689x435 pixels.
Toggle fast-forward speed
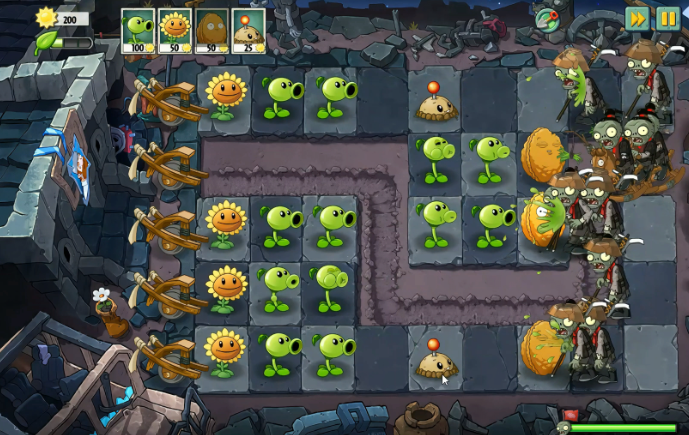point(637,17)
